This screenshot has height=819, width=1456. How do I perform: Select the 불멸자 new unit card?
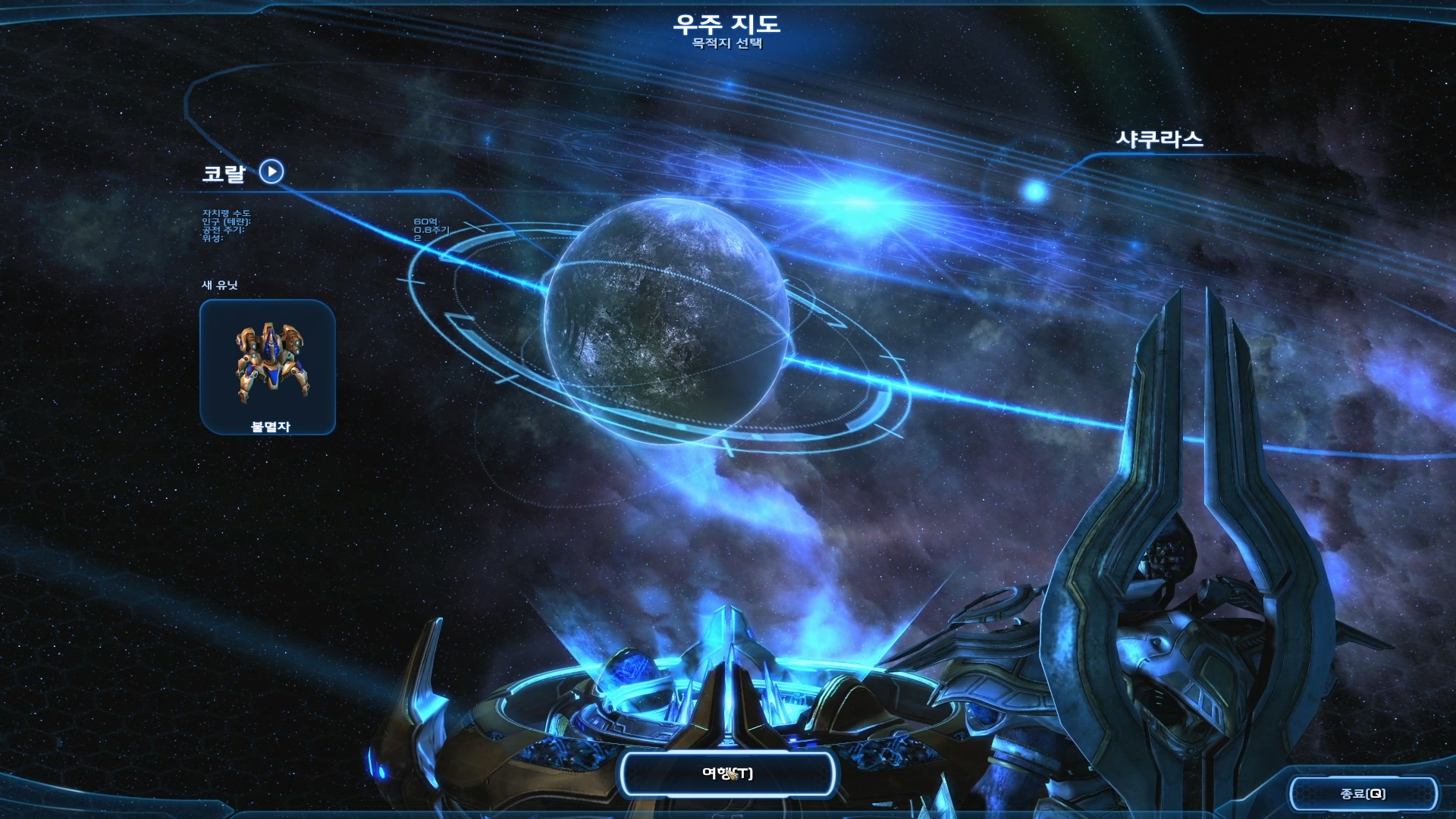268,367
